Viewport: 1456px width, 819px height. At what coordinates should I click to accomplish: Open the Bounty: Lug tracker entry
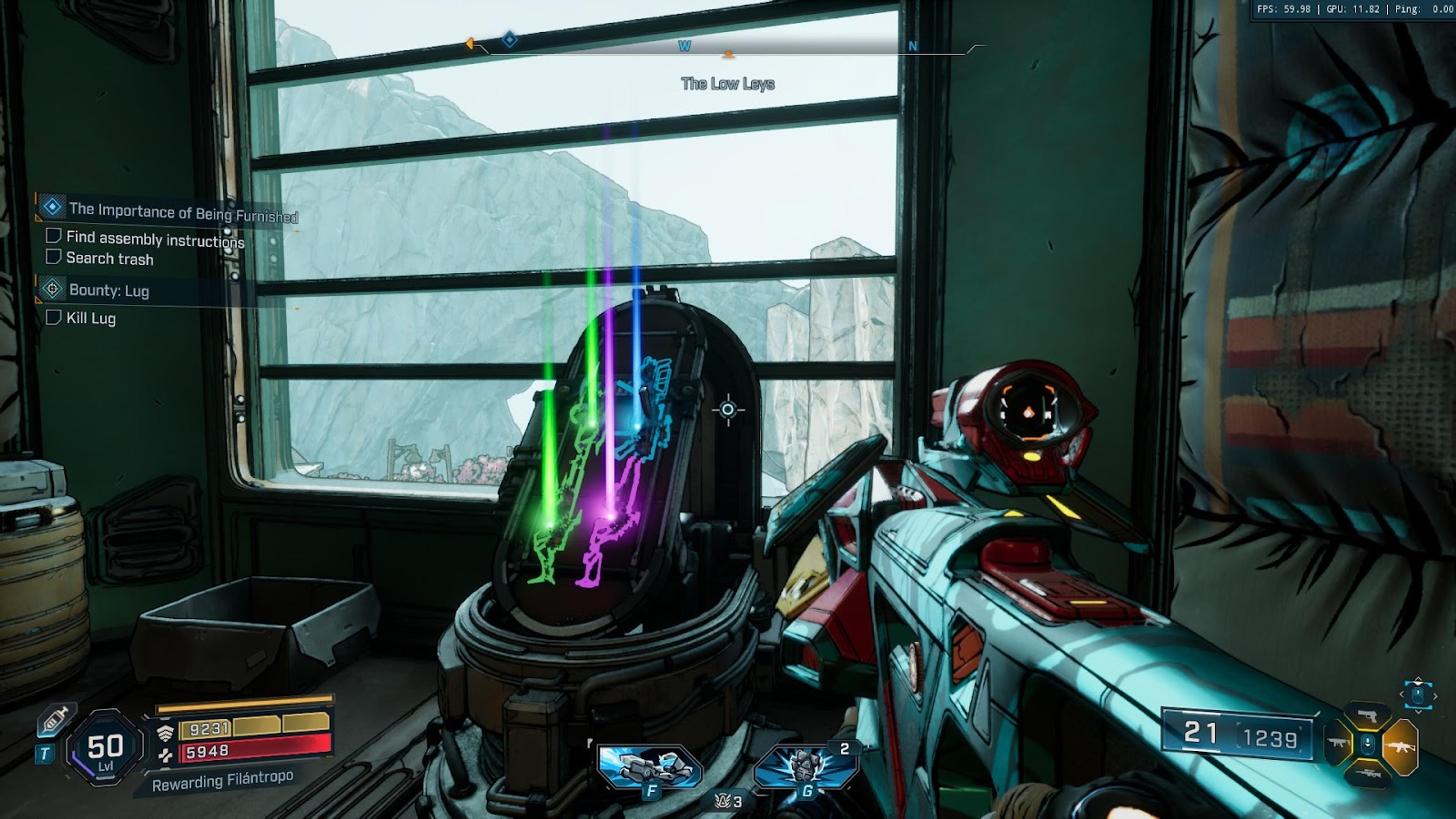(108, 290)
